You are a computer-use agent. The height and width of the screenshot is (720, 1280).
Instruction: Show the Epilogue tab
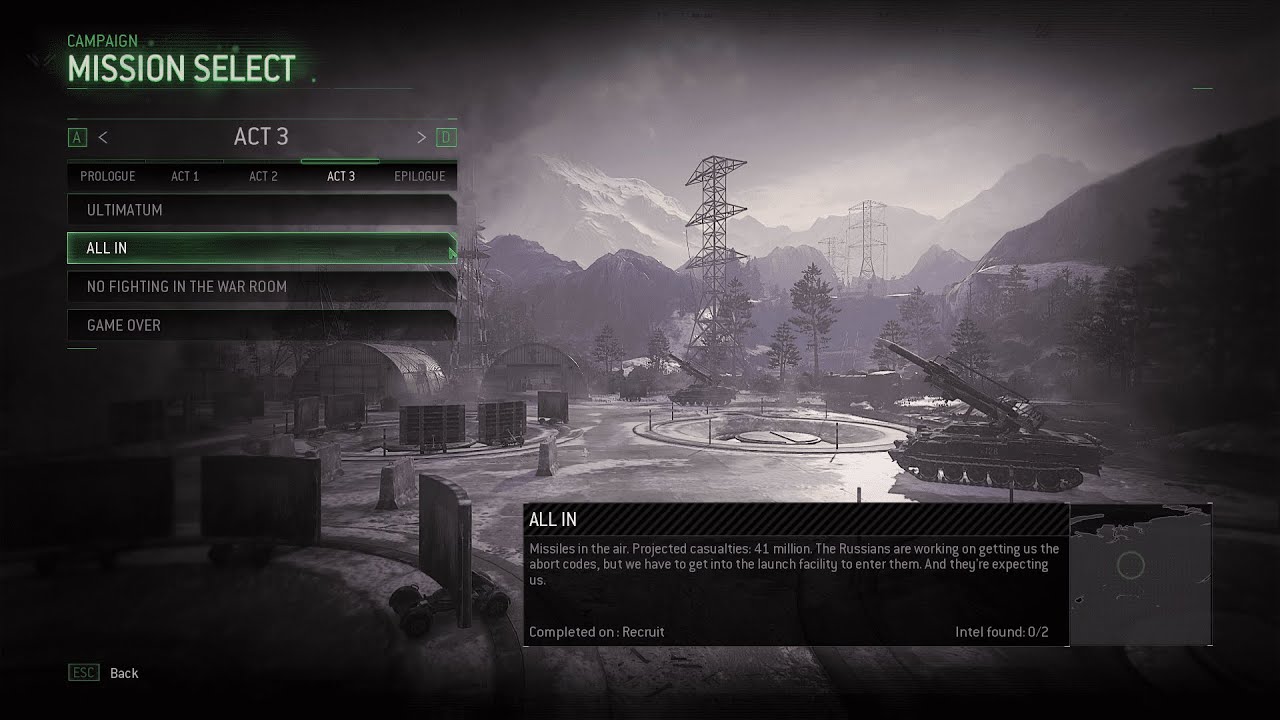click(419, 176)
